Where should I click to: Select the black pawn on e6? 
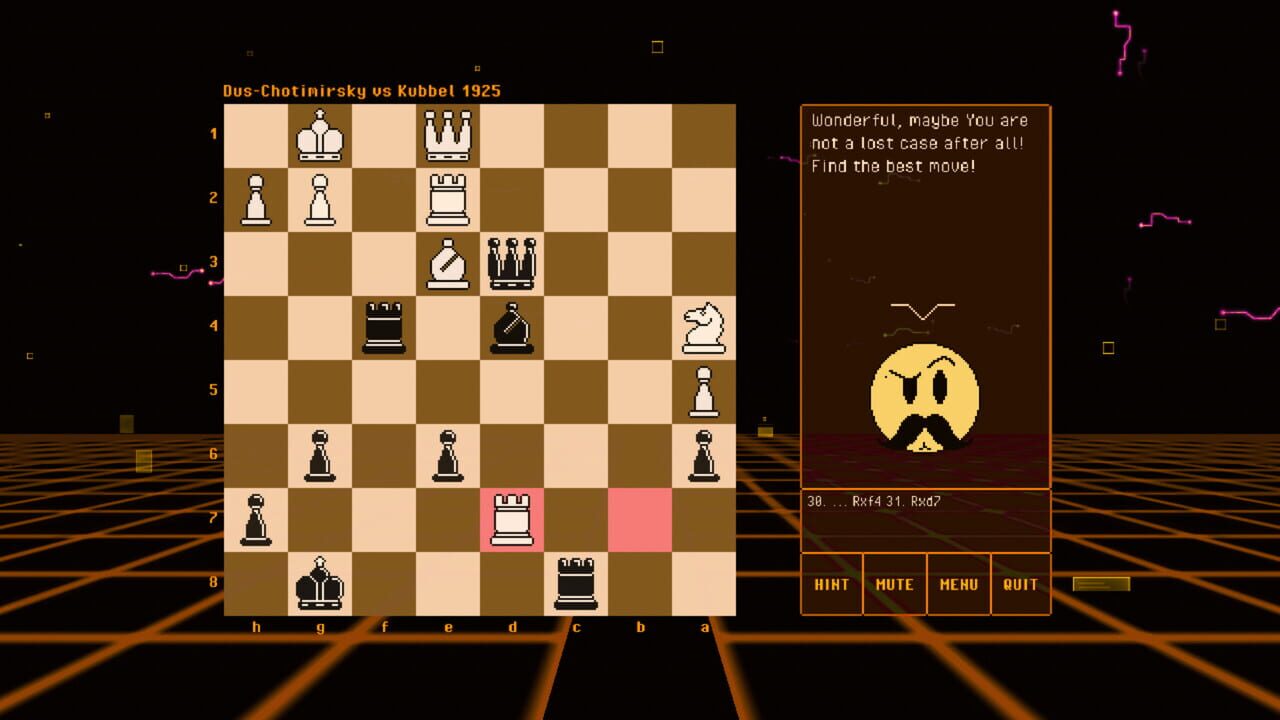pyautogui.click(x=449, y=455)
